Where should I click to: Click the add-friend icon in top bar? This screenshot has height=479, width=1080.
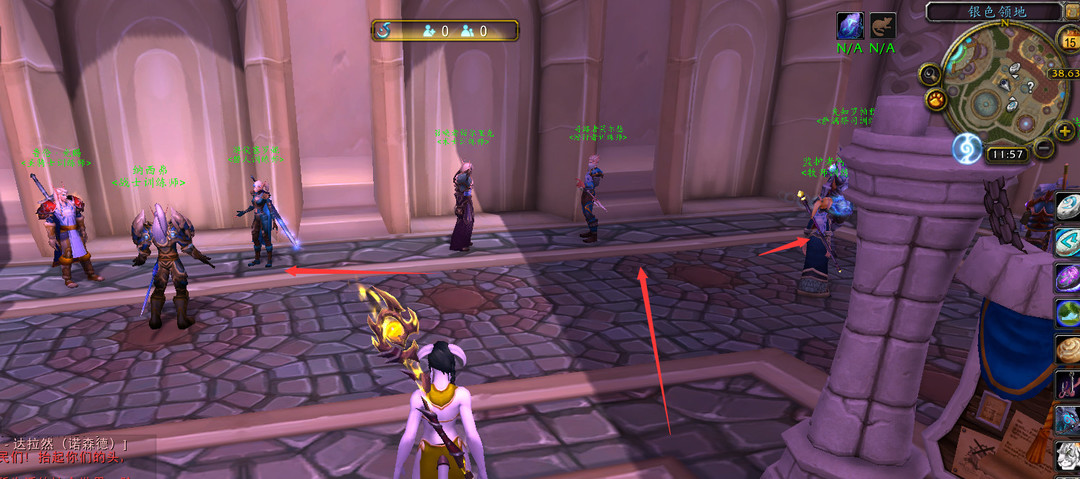click(429, 31)
